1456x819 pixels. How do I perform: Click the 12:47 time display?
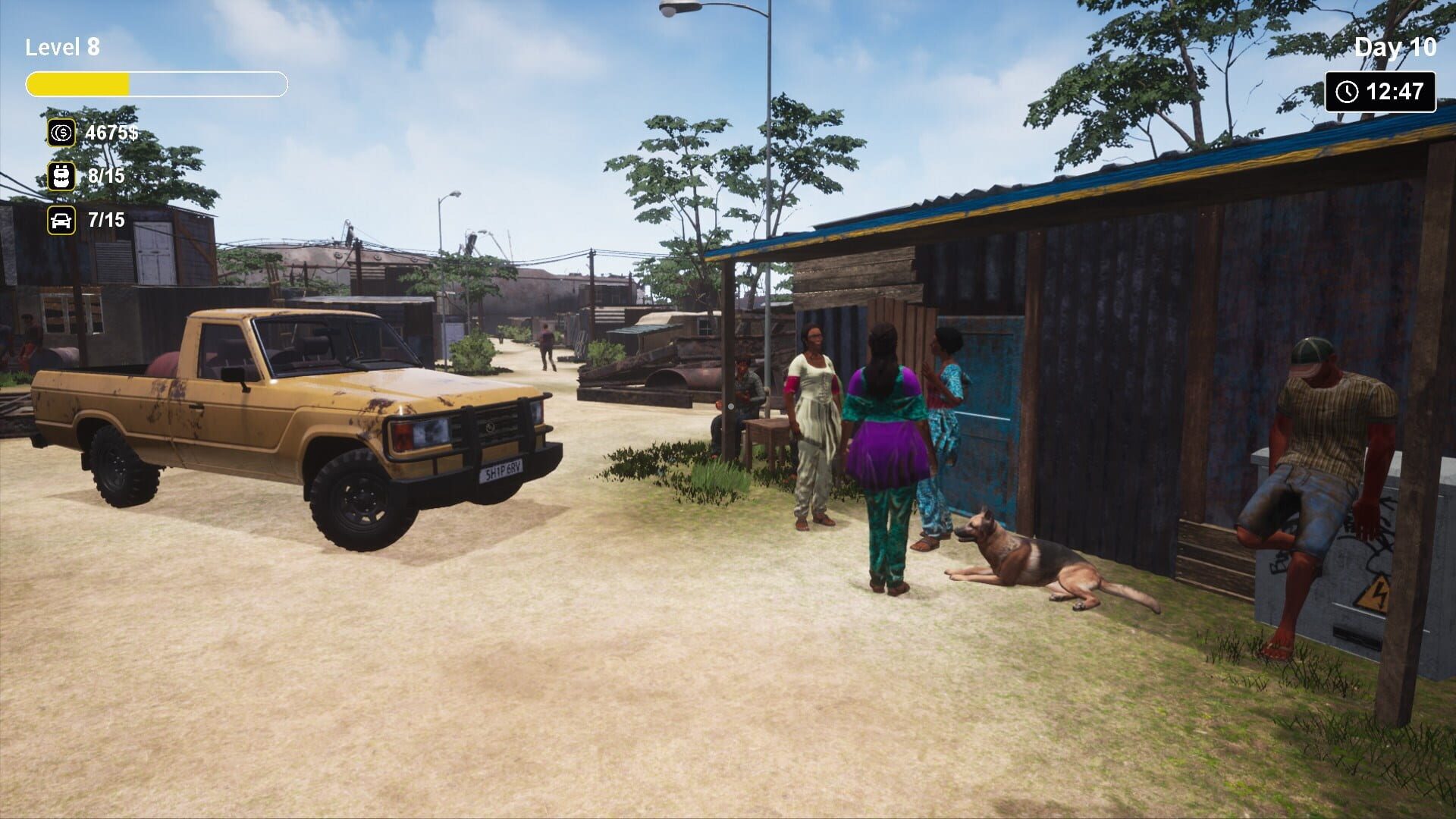click(1394, 91)
